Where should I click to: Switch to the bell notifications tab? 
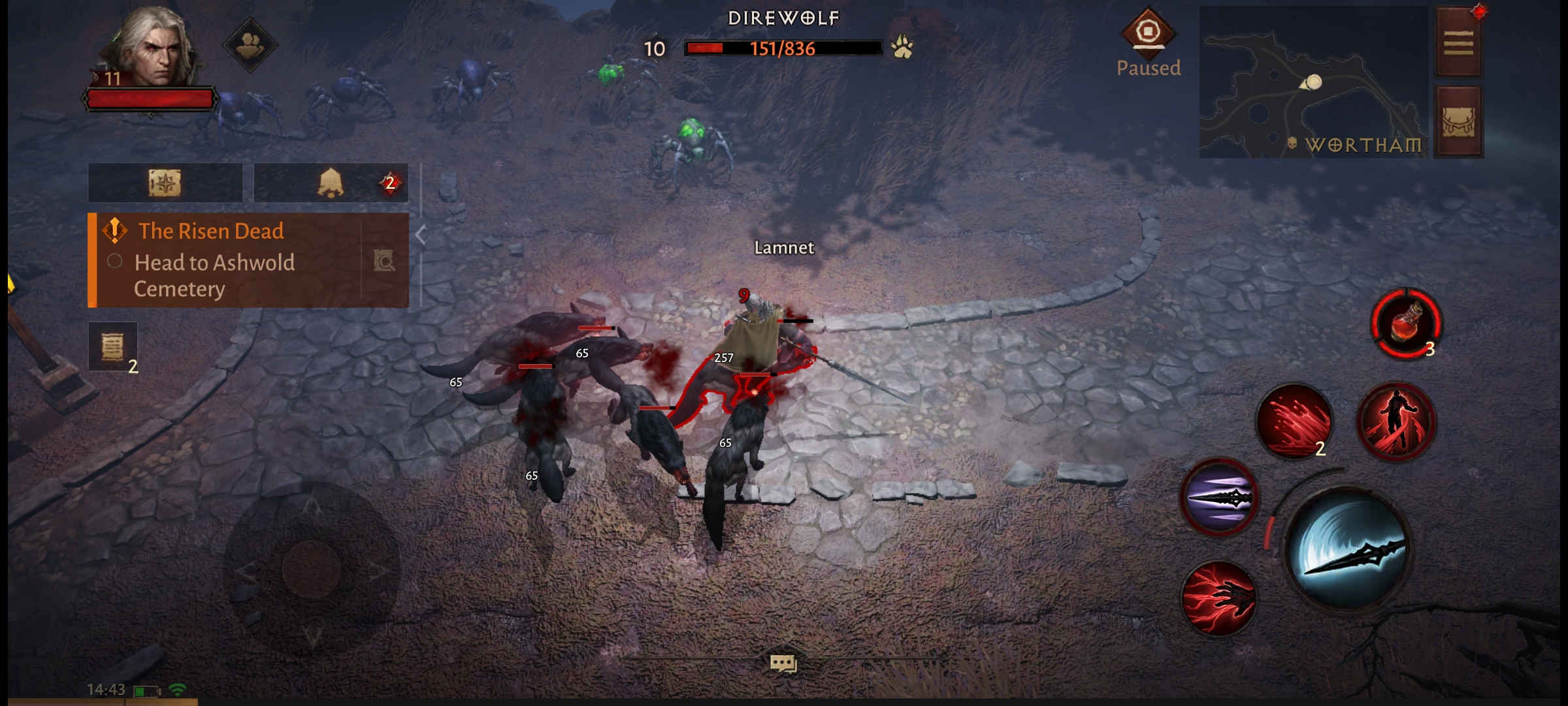pyautogui.click(x=331, y=183)
